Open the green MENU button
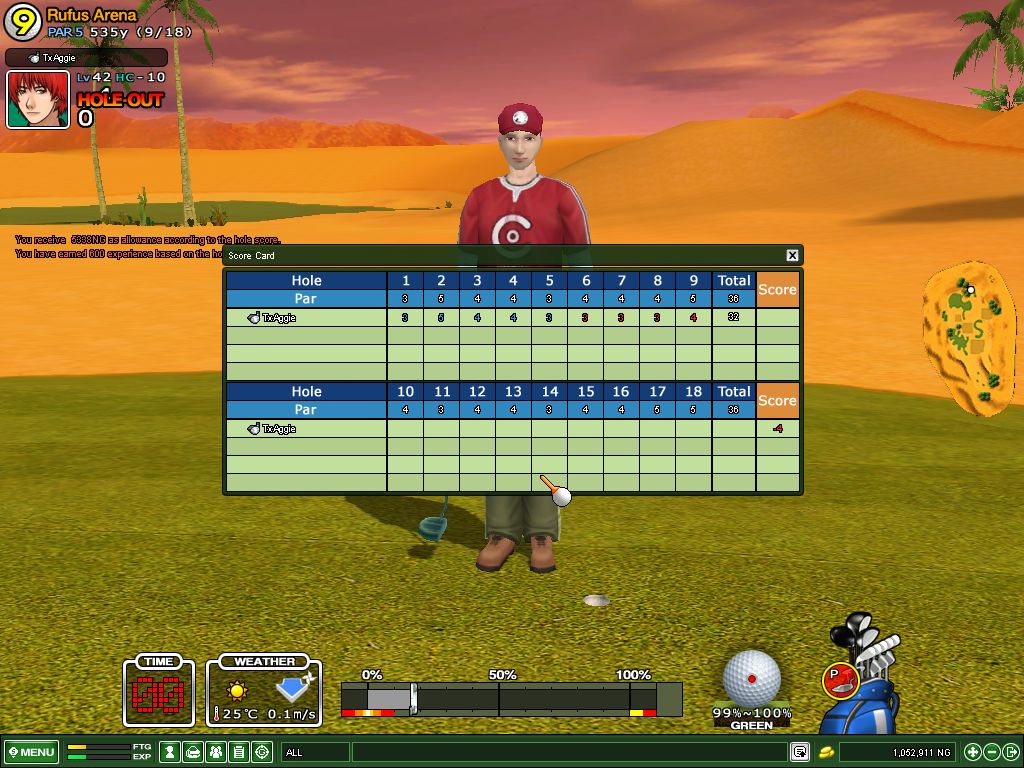Screen dimensions: 1024x768 31,752
